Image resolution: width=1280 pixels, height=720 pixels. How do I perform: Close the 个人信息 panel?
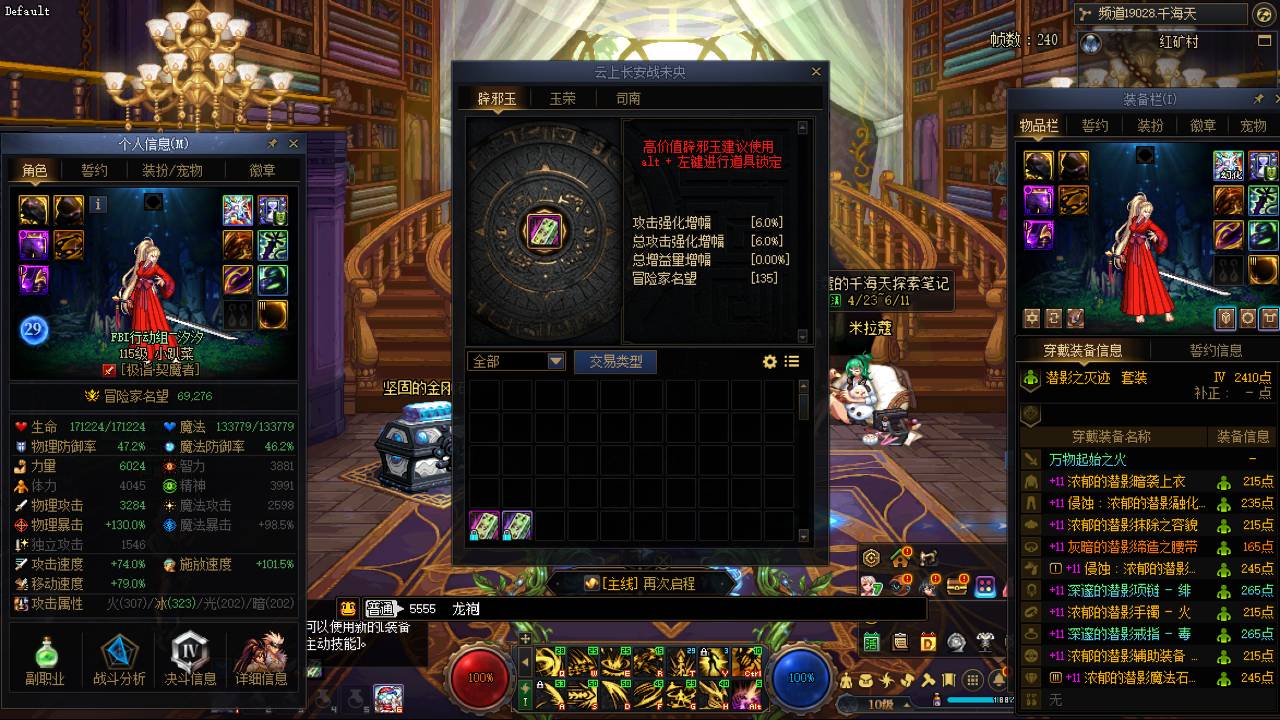pos(293,144)
